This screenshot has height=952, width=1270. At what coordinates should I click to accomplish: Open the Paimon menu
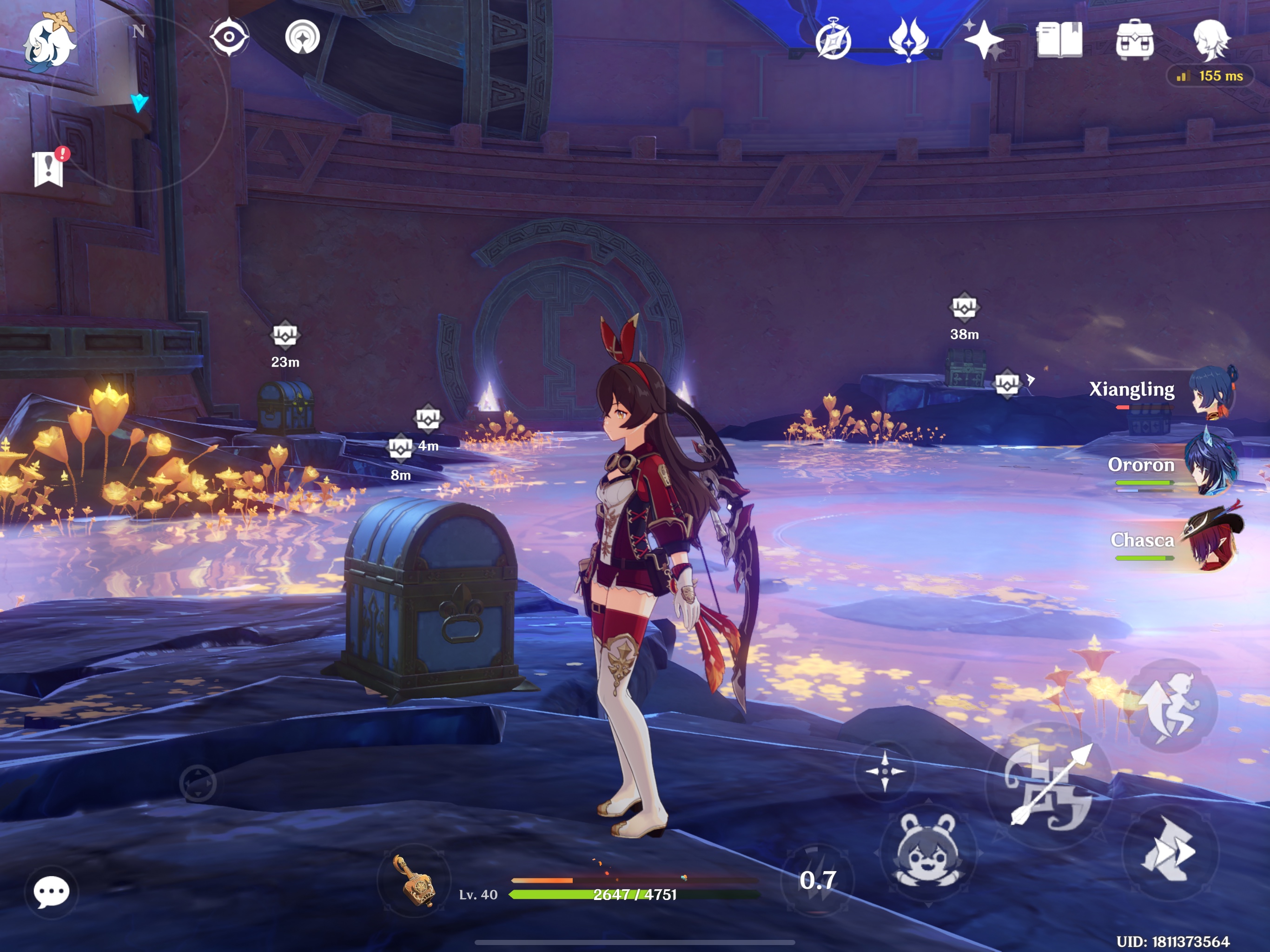coord(51,40)
